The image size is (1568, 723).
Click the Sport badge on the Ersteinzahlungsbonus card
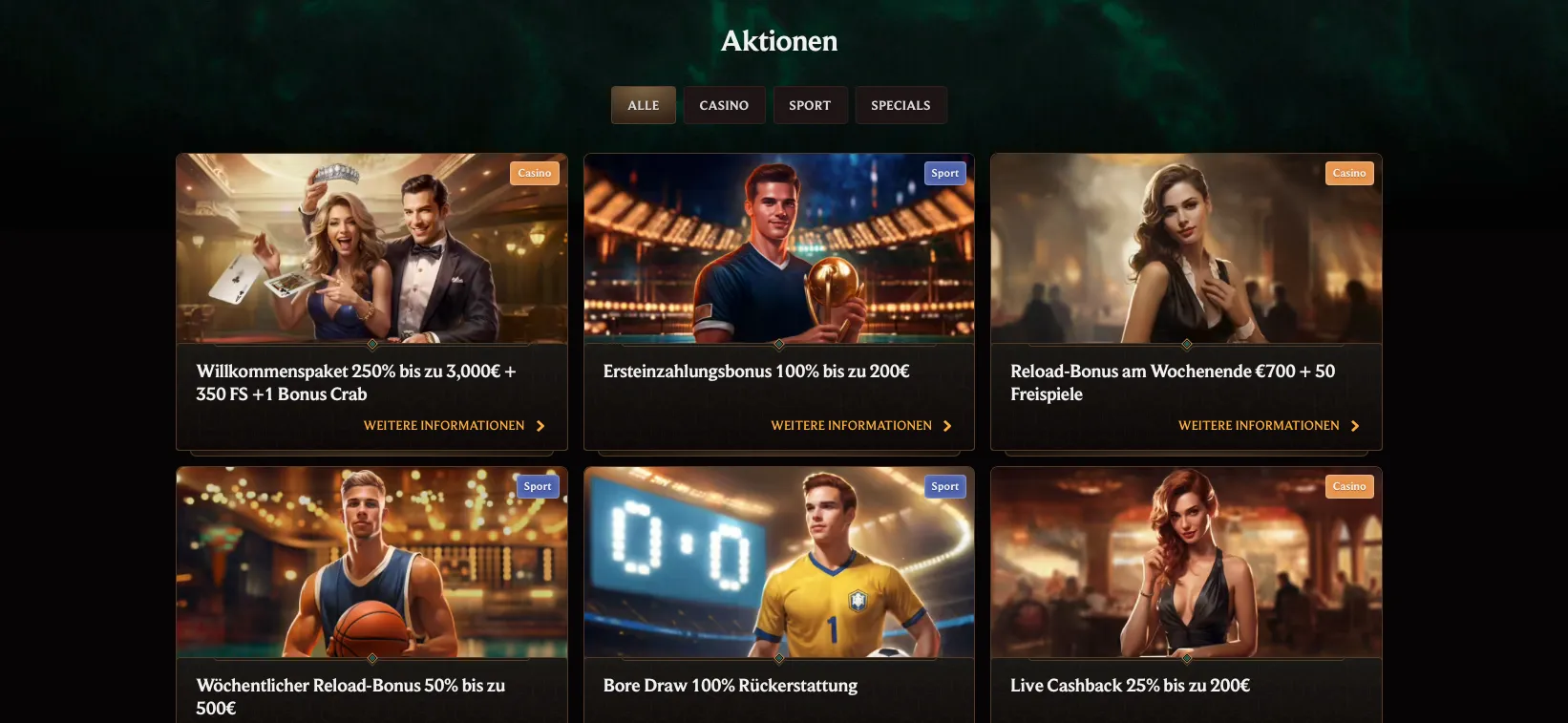pyautogui.click(x=943, y=173)
